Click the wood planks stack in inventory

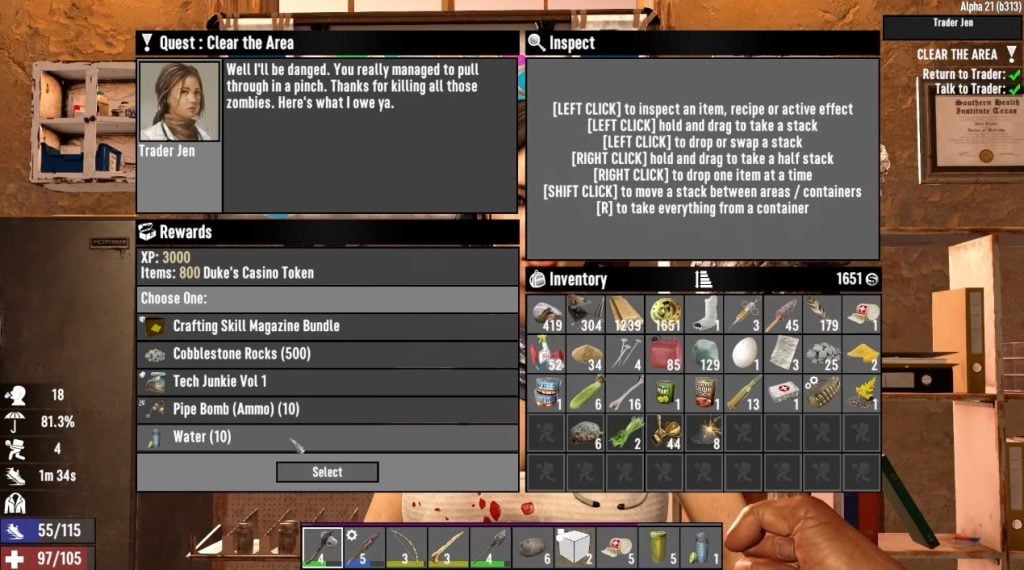[x=625, y=313]
